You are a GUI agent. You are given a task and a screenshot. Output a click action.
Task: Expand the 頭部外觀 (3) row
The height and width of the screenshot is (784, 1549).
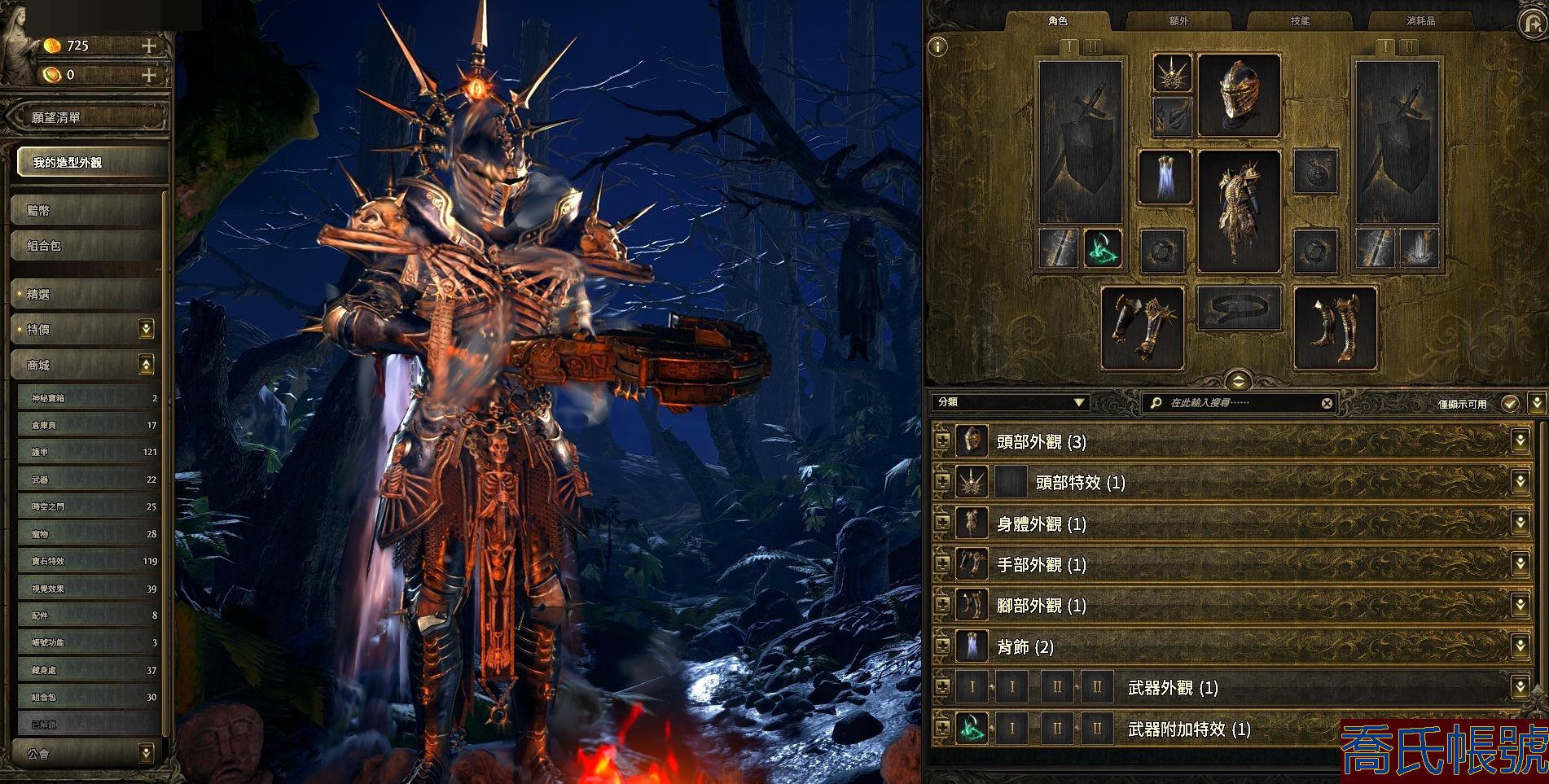pyautogui.click(x=943, y=441)
